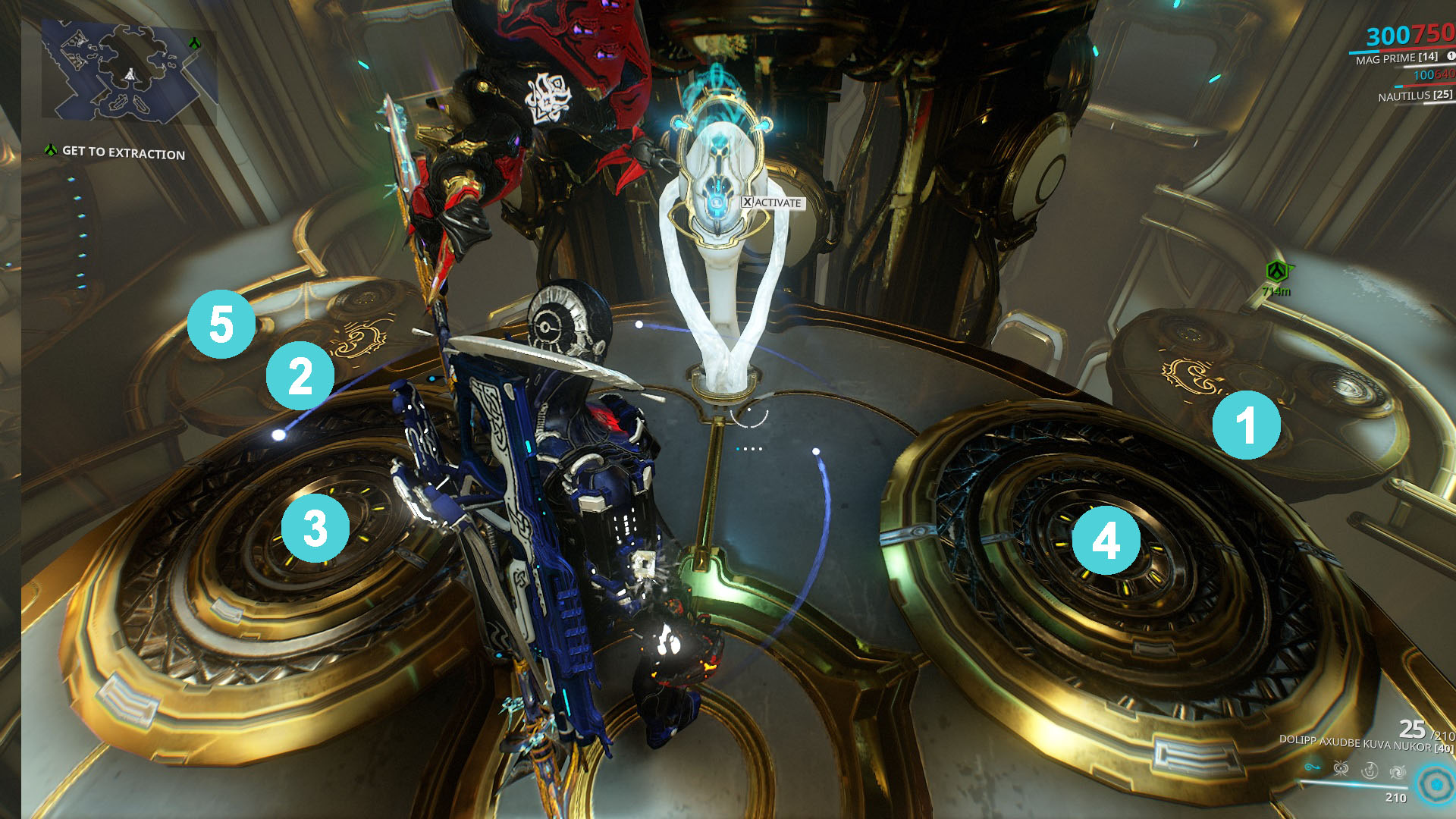The image size is (1456, 819).
Task: Activate Mag's Pull ability icon
Action: [x=1312, y=768]
